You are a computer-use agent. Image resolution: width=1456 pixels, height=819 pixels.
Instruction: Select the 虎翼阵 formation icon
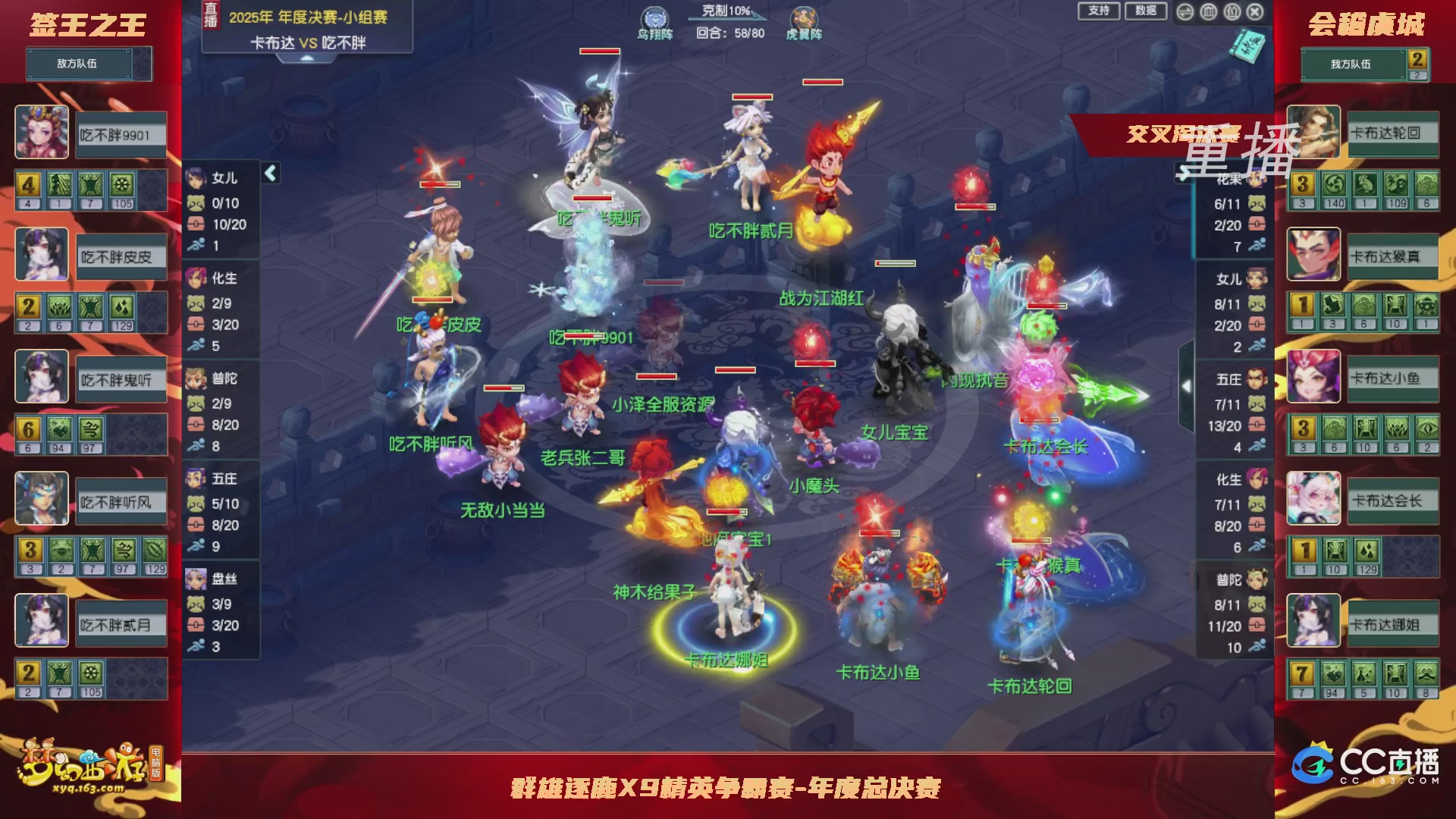(805, 17)
